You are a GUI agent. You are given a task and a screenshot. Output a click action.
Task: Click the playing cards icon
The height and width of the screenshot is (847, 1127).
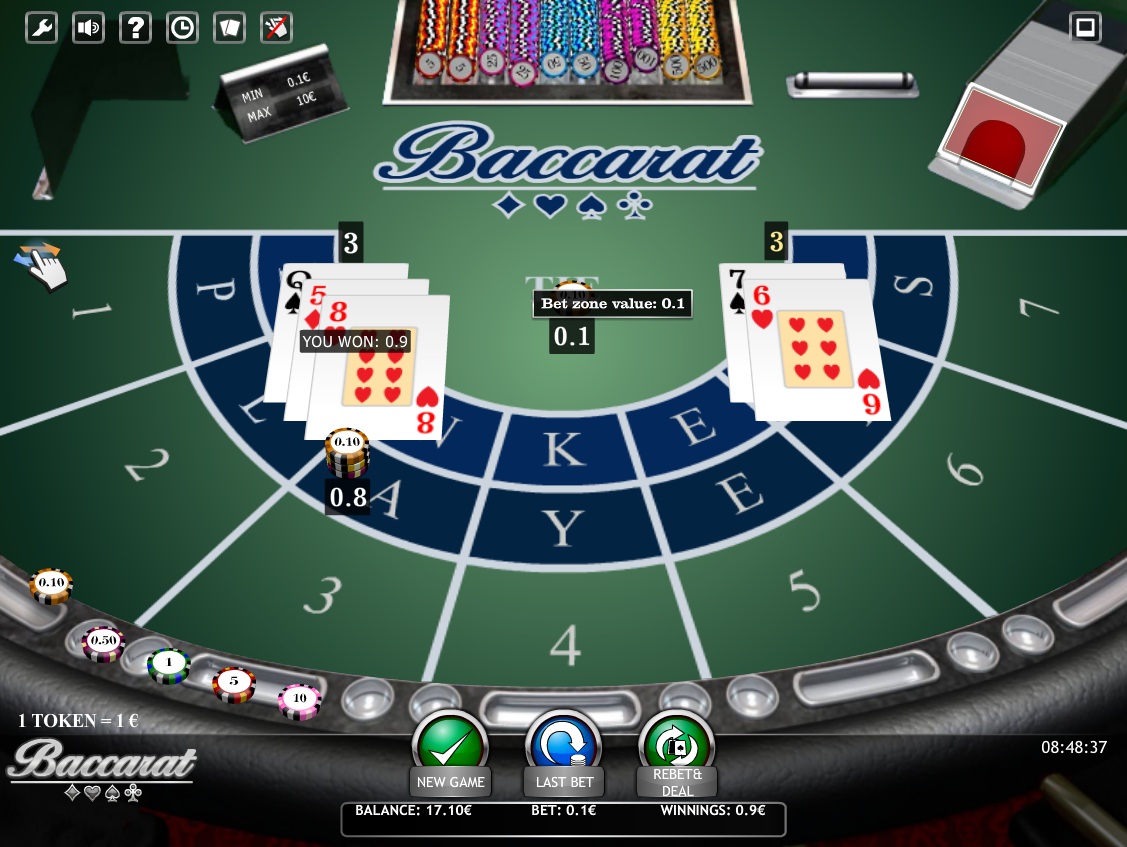coord(229,27)
